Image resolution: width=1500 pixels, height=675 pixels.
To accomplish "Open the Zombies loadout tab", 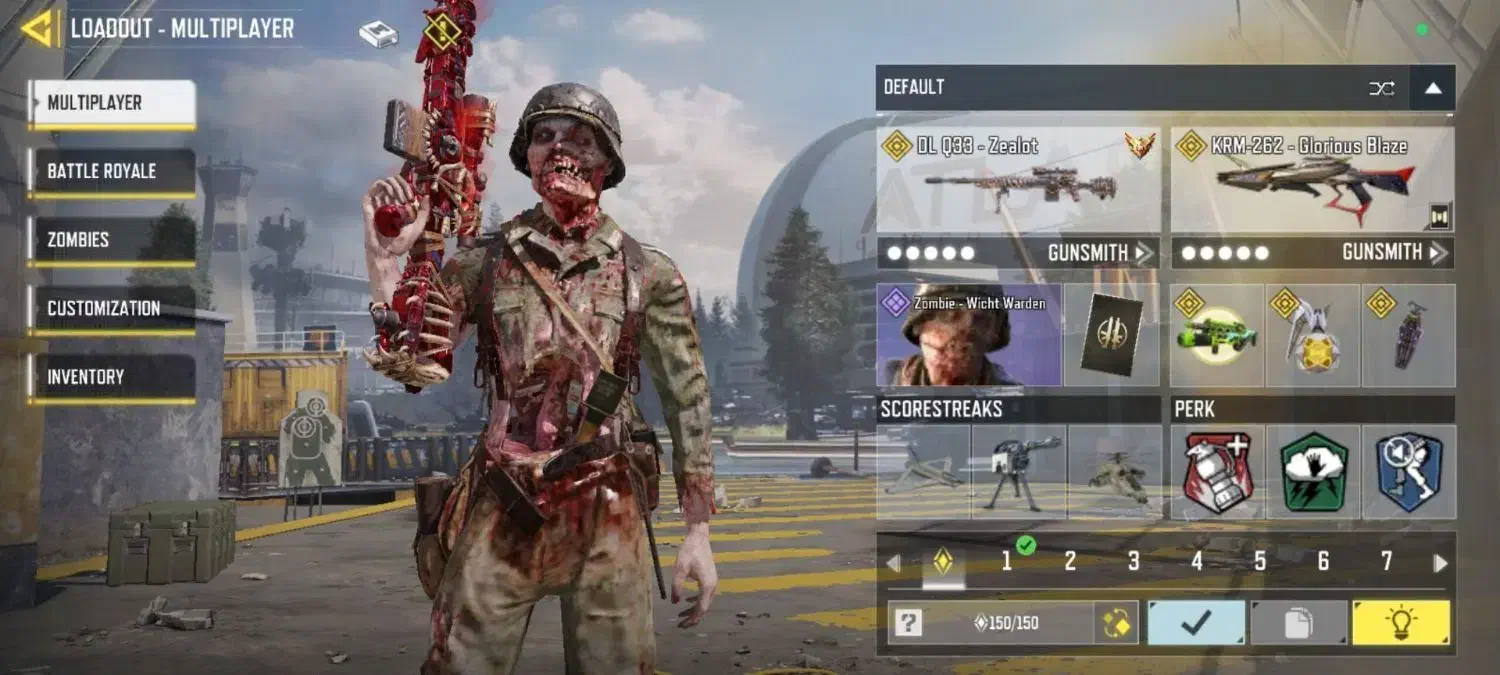I will pyautogui.click(x=111, y=240).
